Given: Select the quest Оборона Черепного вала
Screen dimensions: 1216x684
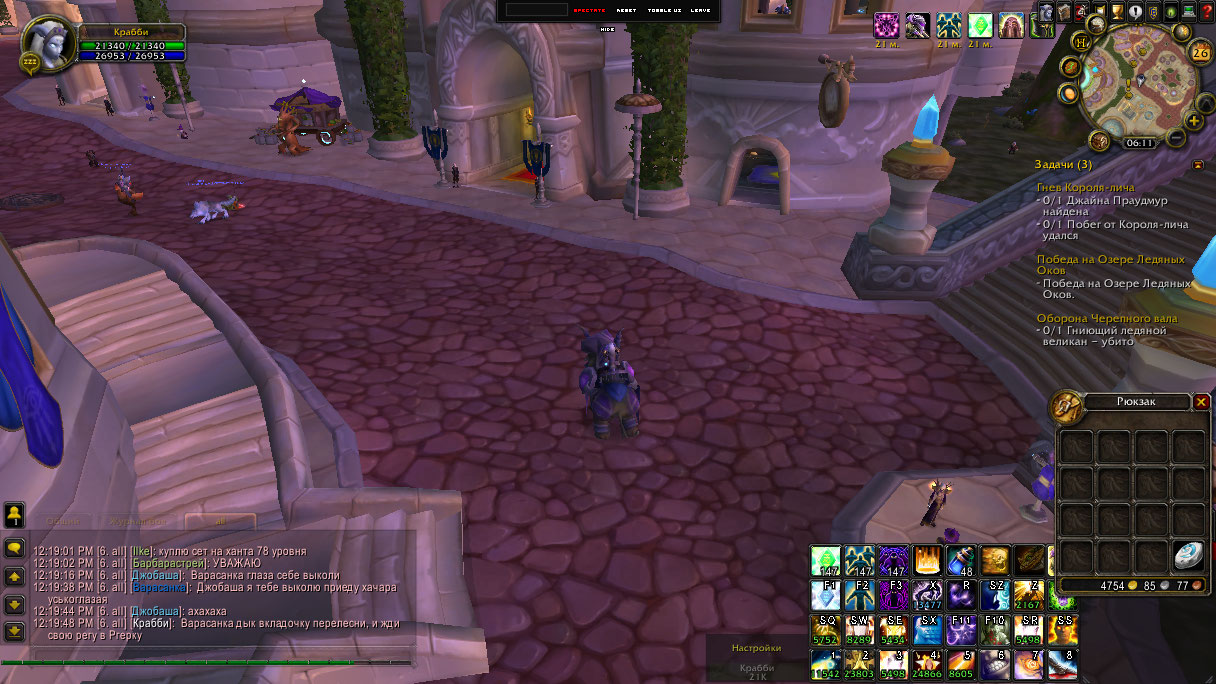Looking at the screenshot, I should 1106,318.
